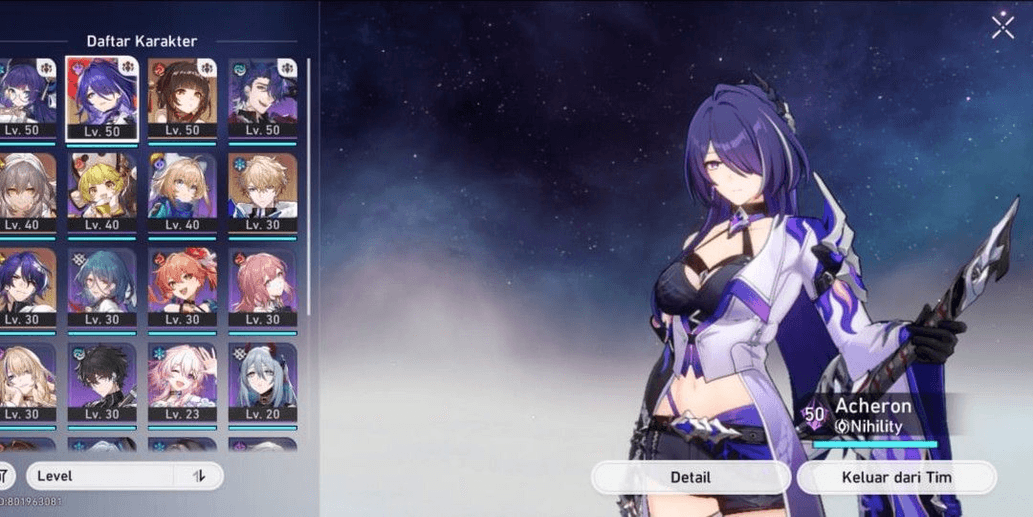This screenshot has width=1033, height=517.
Task: Select black-haired Dan Heng's portrait
Action: tap(102, 381)
